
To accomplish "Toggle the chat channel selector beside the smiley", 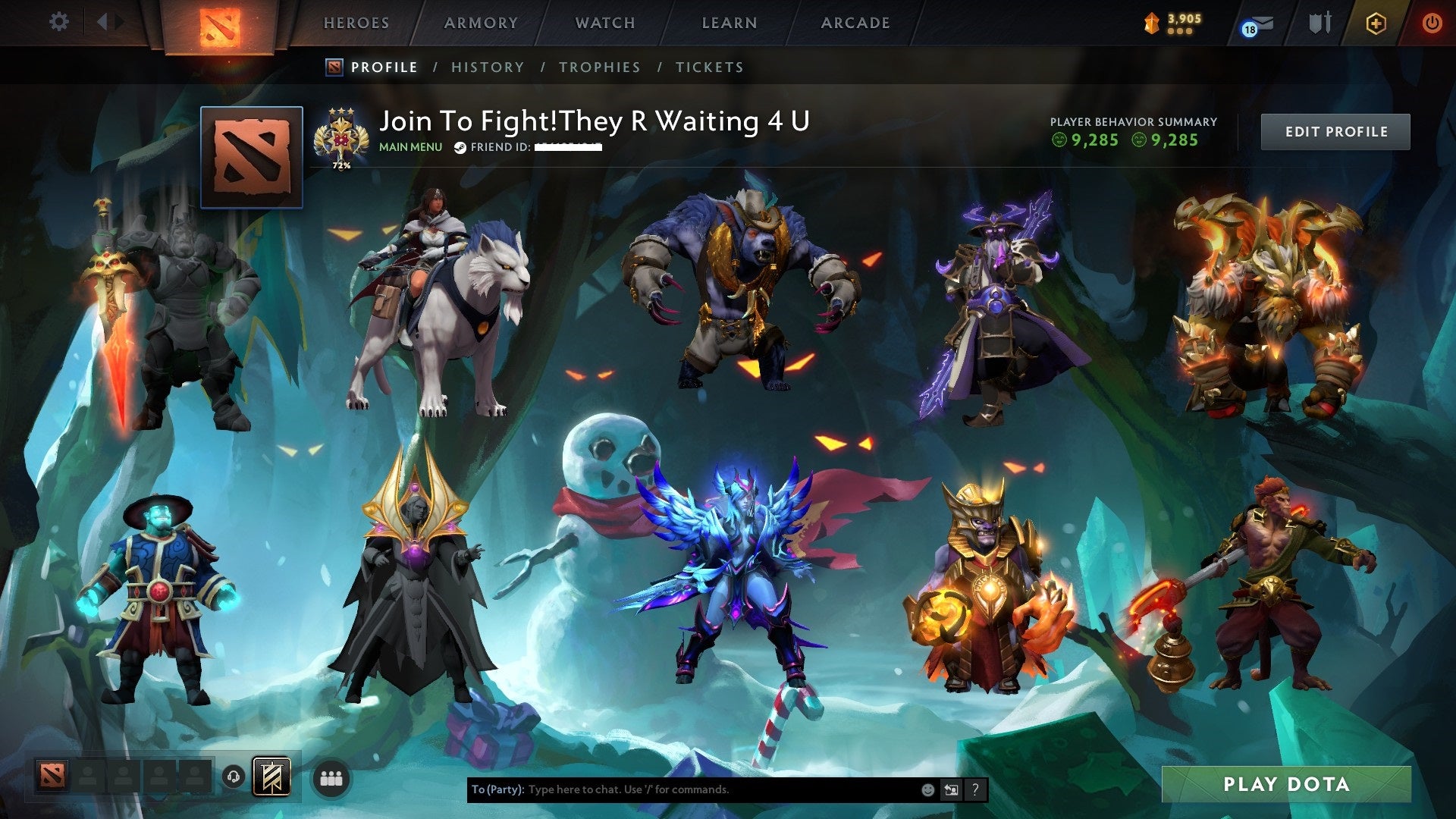I will (x=951, y=789).
